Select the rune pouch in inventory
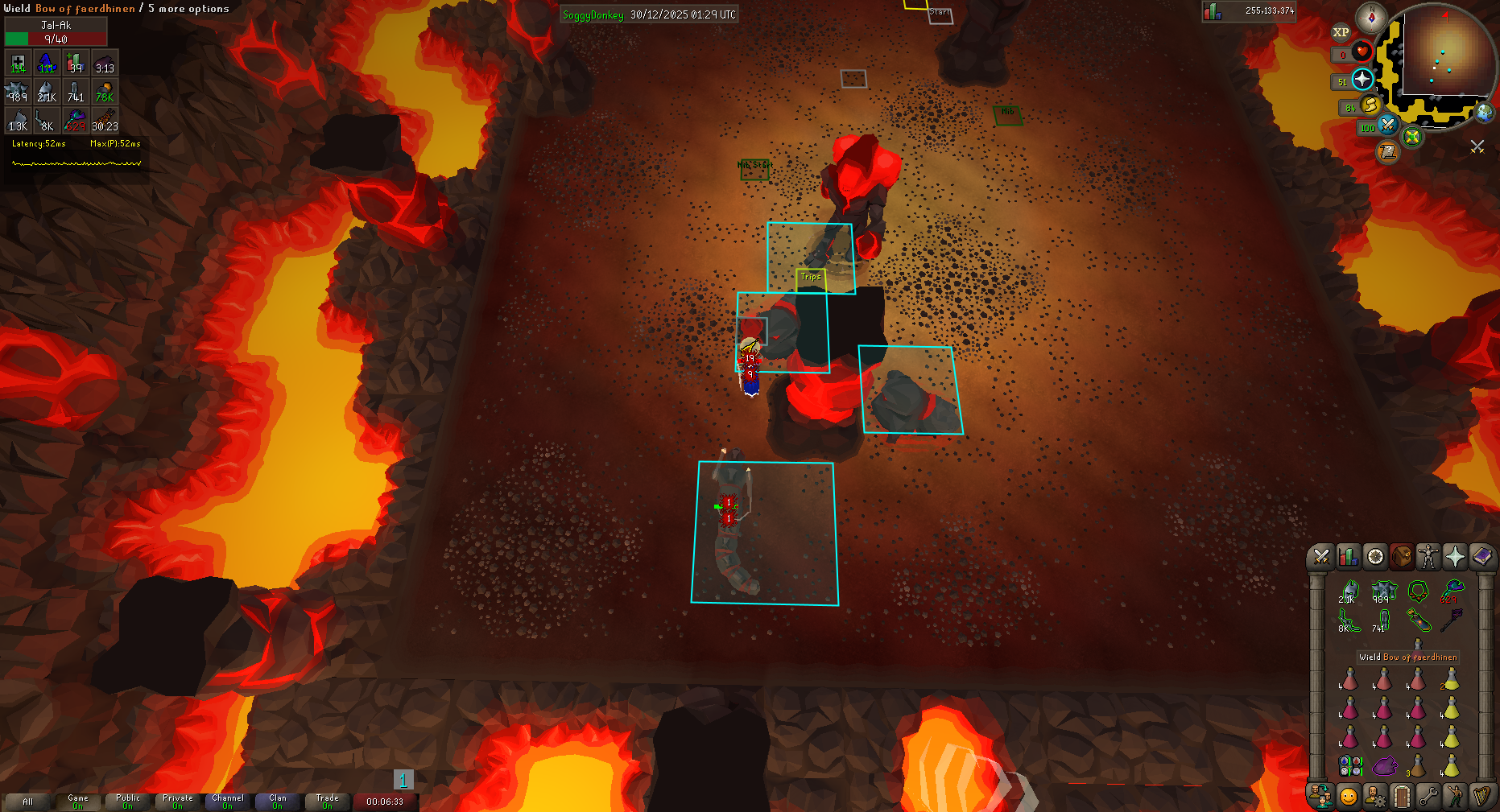This screenshot has height=812, width=1500. coord(1350,765)
